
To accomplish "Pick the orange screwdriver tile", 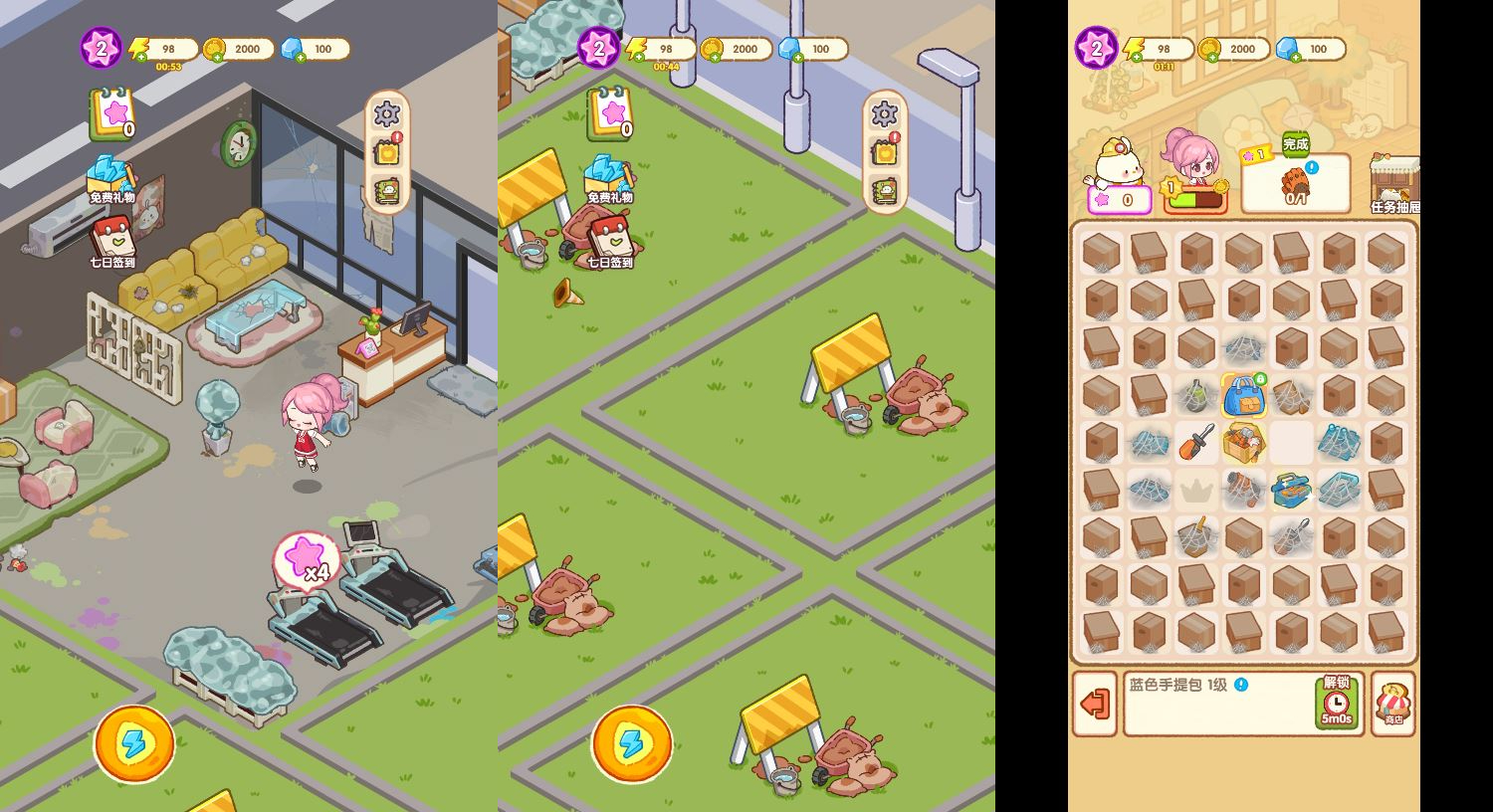I will coord(1195,442).
